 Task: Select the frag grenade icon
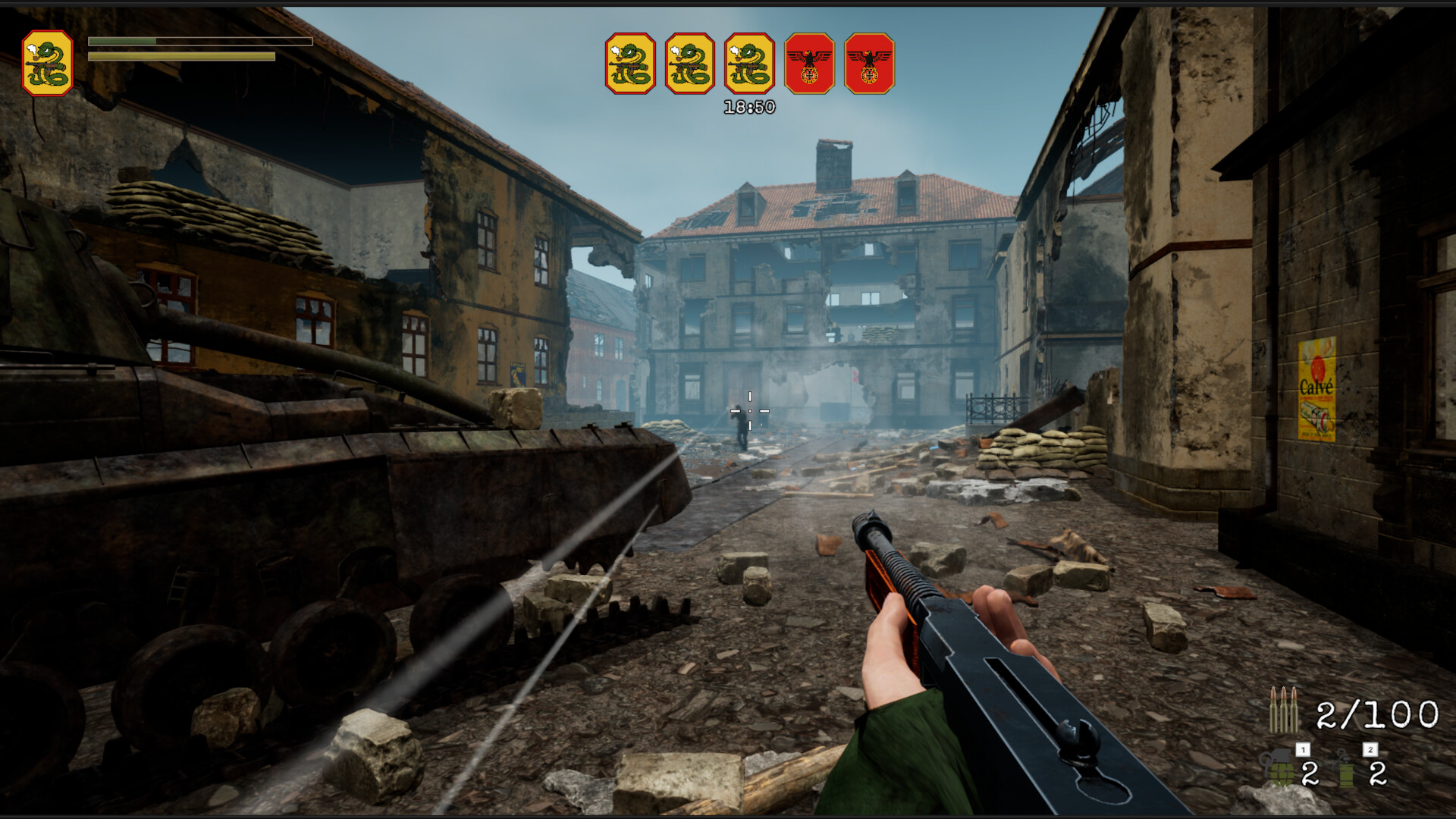[x=1279, y=768]
